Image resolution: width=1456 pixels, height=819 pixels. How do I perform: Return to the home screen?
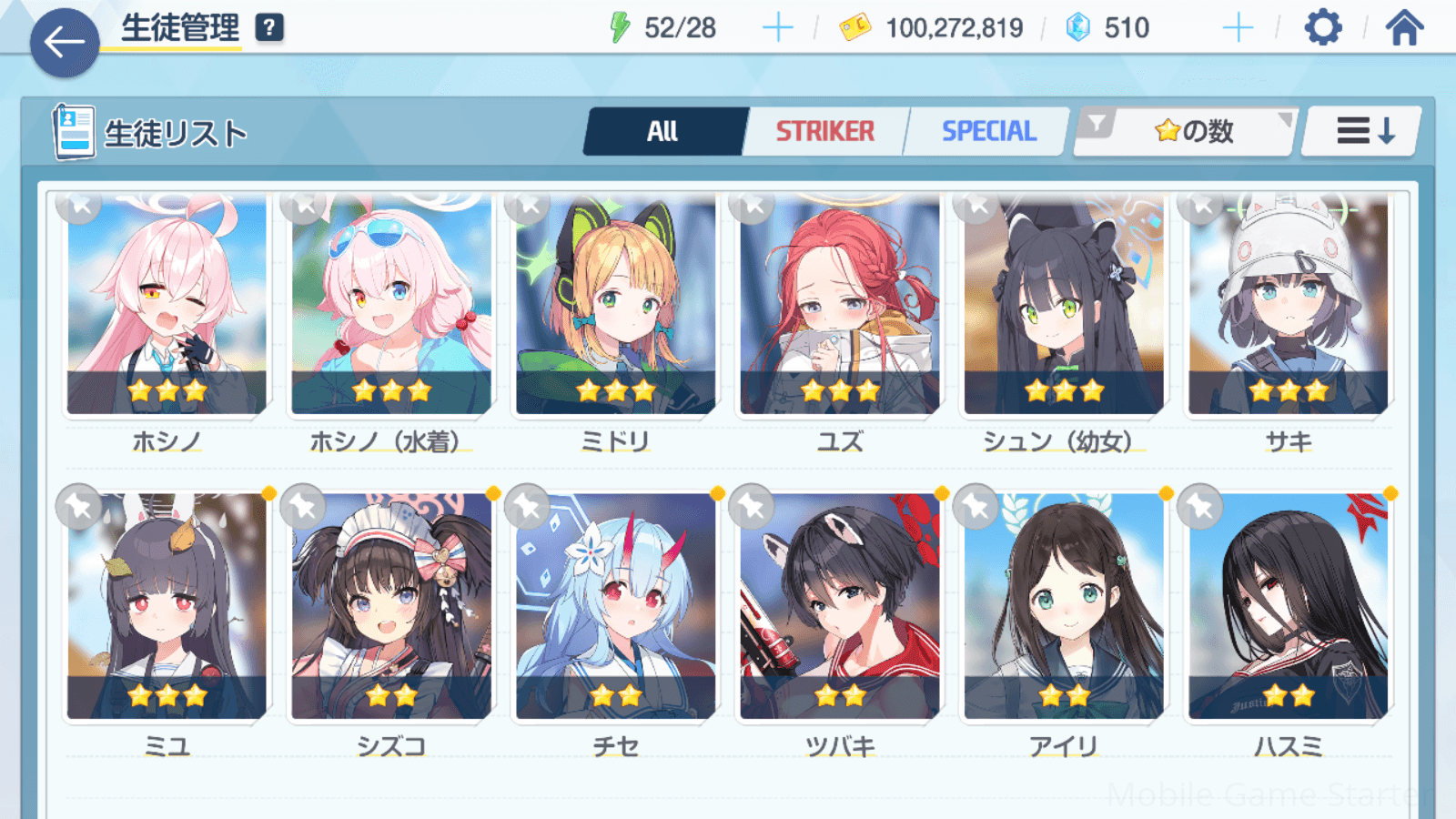[1404, 28]
